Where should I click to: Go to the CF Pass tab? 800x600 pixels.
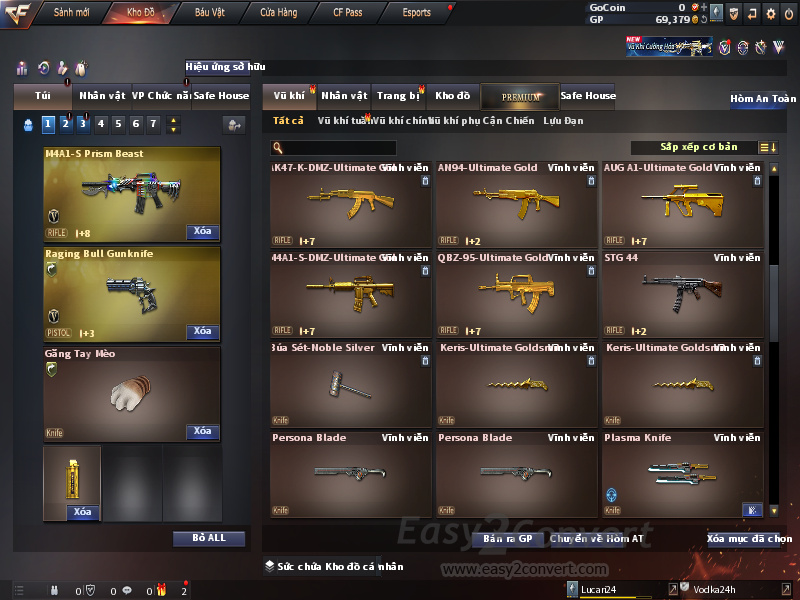(348, 13)
